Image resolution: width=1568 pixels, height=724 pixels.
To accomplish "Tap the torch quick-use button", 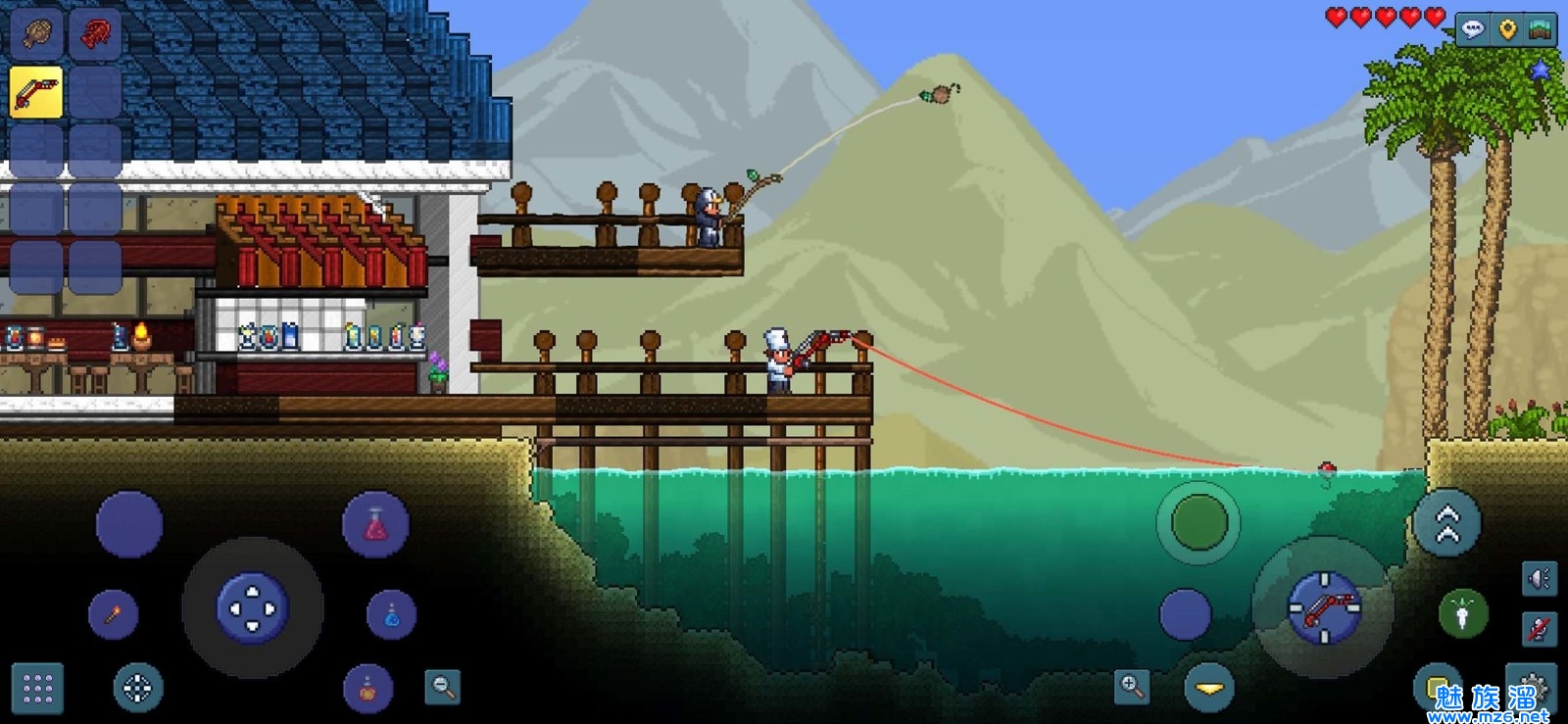I will [114, 615].
